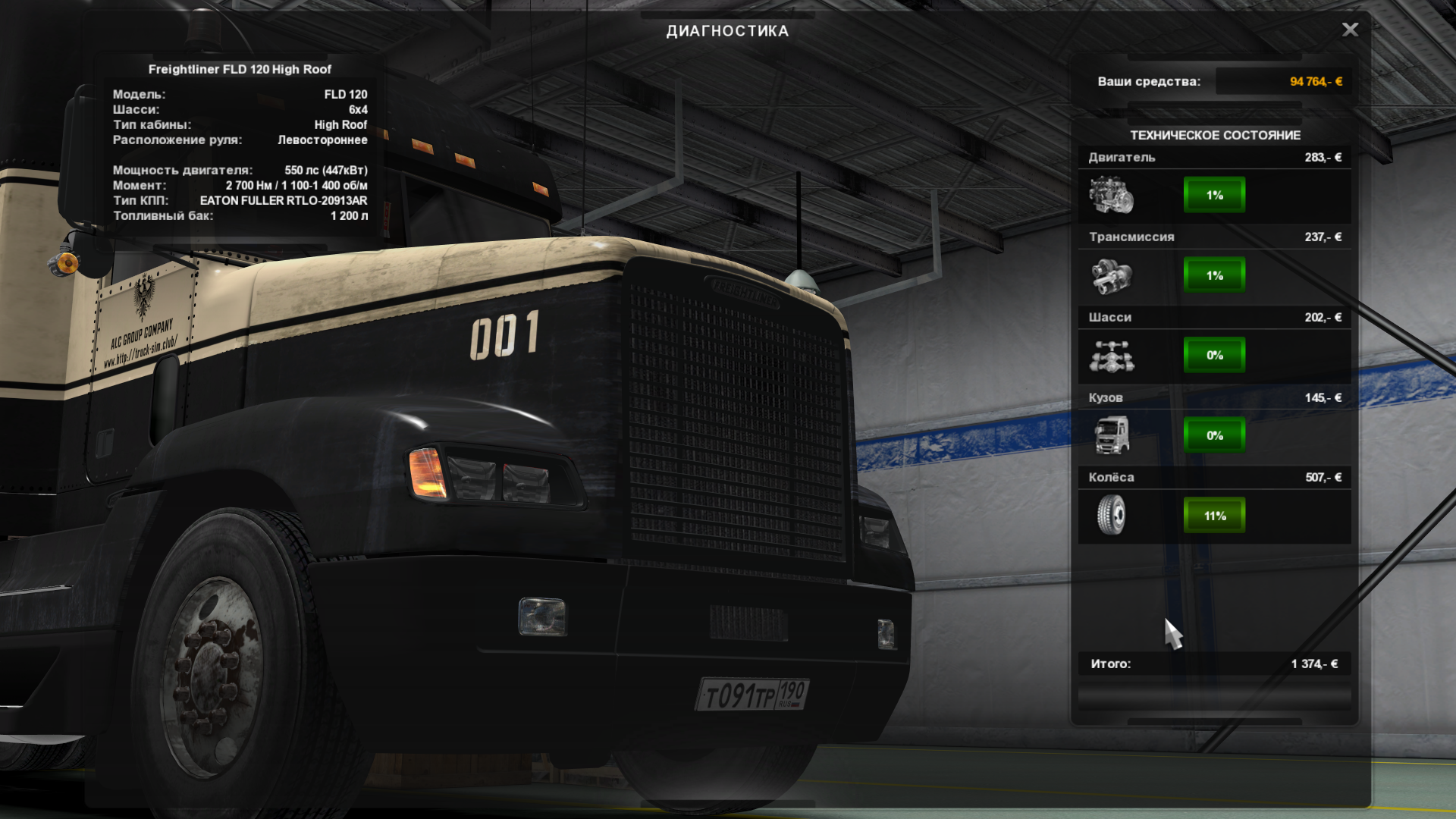Select the truck body repair icon
The width and height of the screenshot is (1456, 819).
click(x=1111, y=435)
